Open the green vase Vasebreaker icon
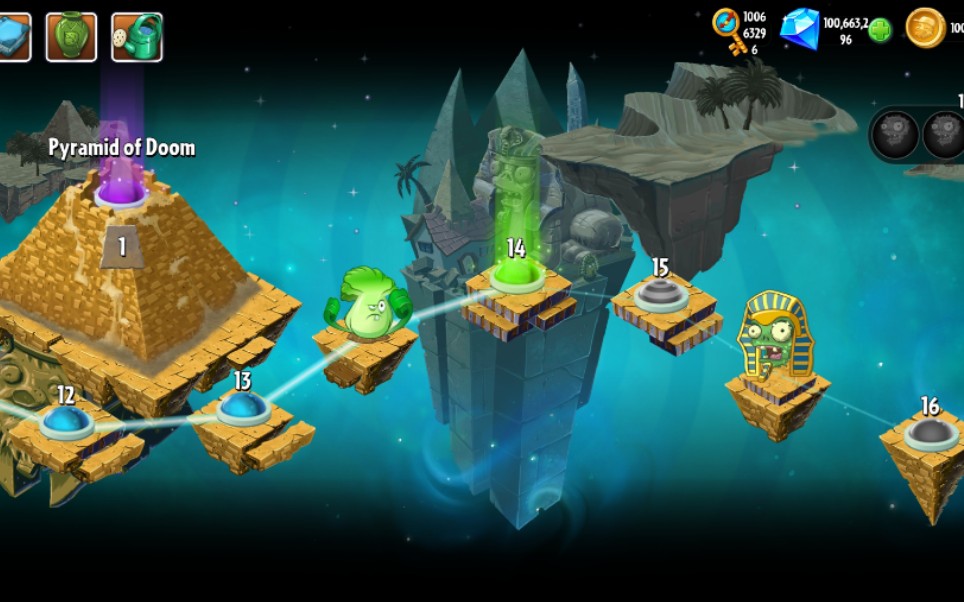Viewport: 964px width, 602px height. 71,37
